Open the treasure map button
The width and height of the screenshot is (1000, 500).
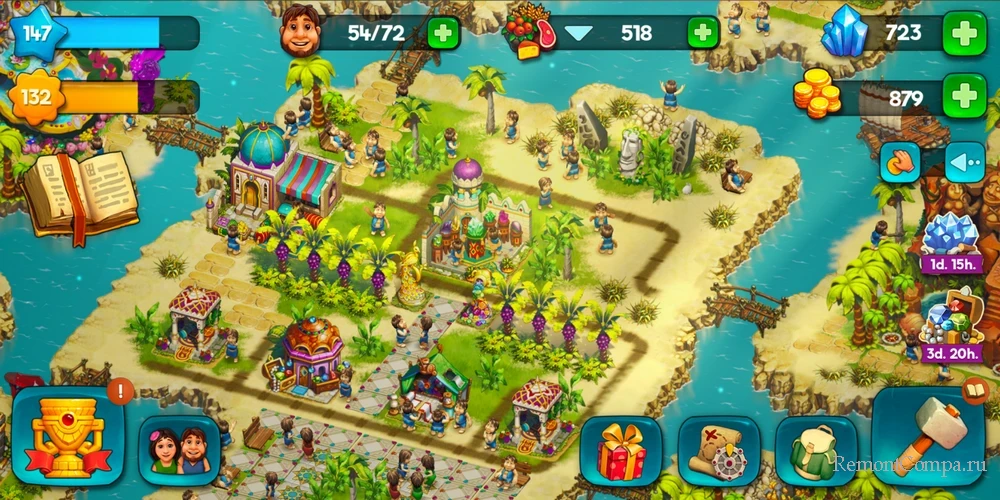(x=717, y=451)
